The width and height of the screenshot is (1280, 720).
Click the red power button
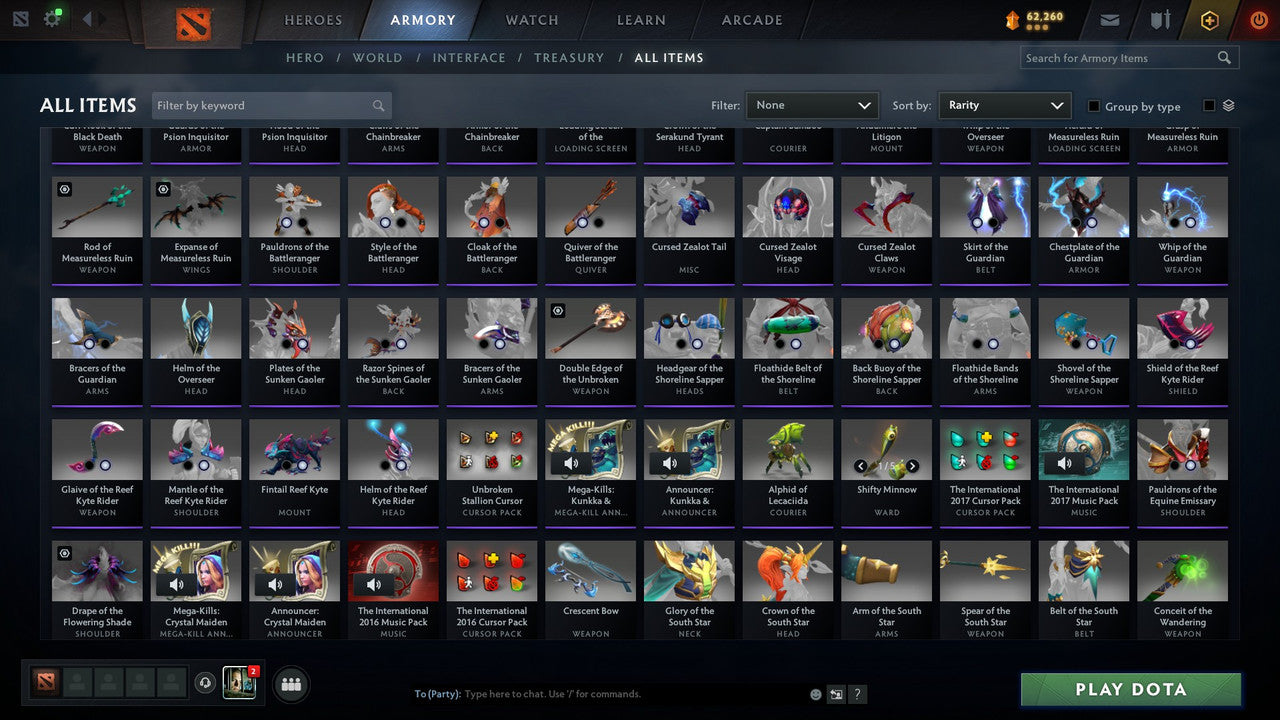(x=1257, y=19)
